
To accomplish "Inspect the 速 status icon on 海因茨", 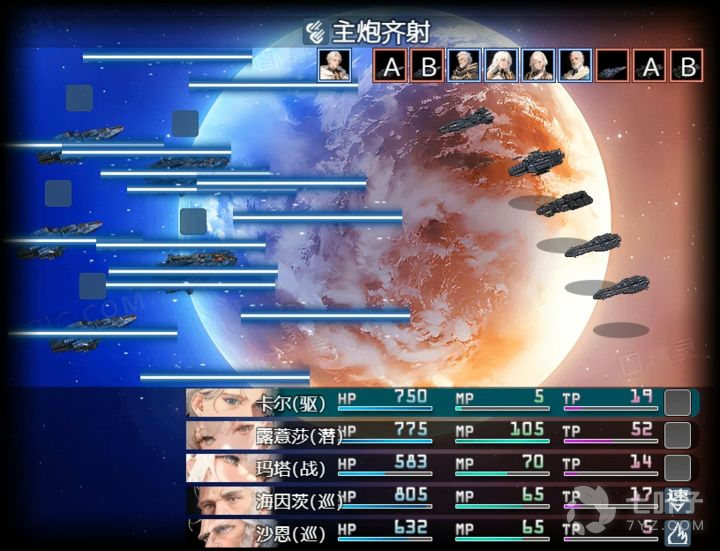I will tap(678, 499).
